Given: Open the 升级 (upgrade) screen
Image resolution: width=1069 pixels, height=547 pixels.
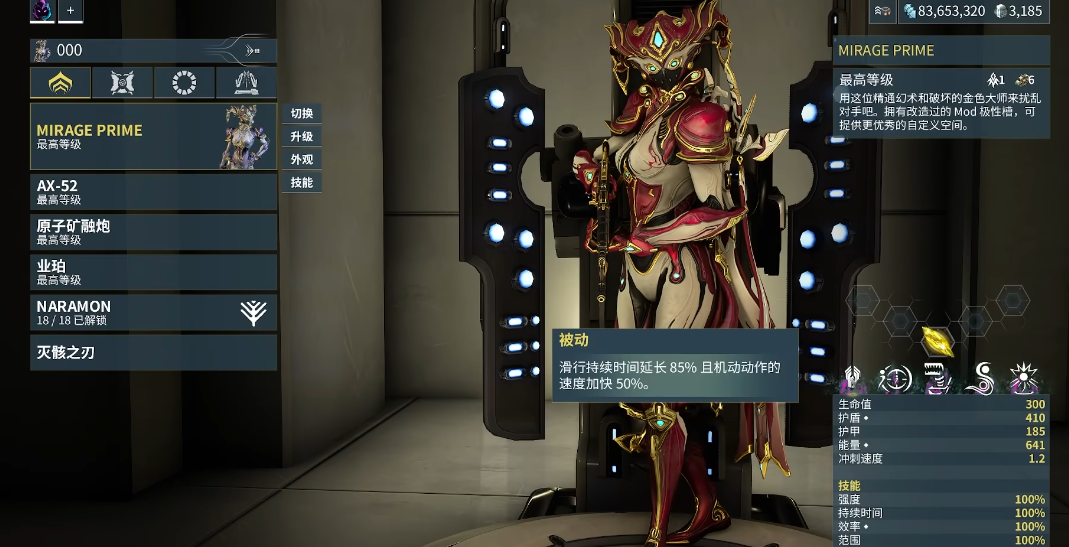Looking at the screenshot, I should pos(301,136).
